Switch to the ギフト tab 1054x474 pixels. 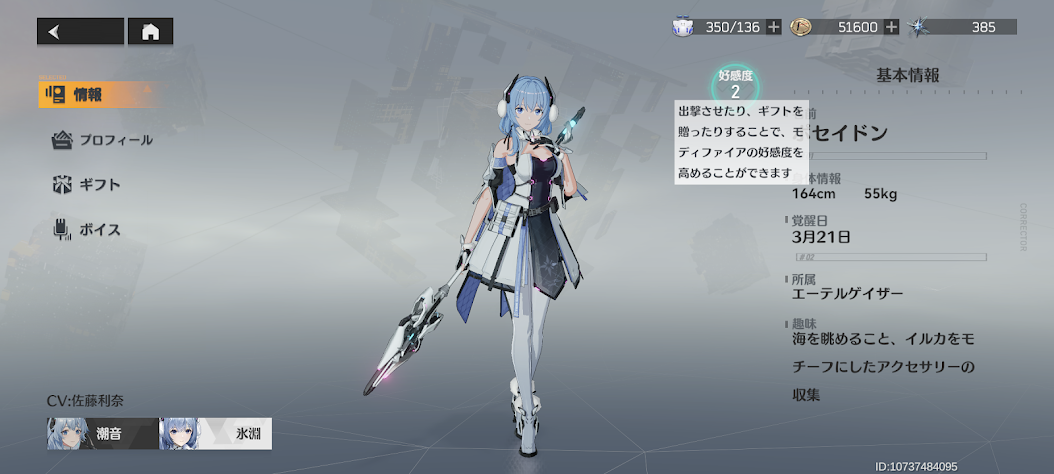[x=87, y=185]
